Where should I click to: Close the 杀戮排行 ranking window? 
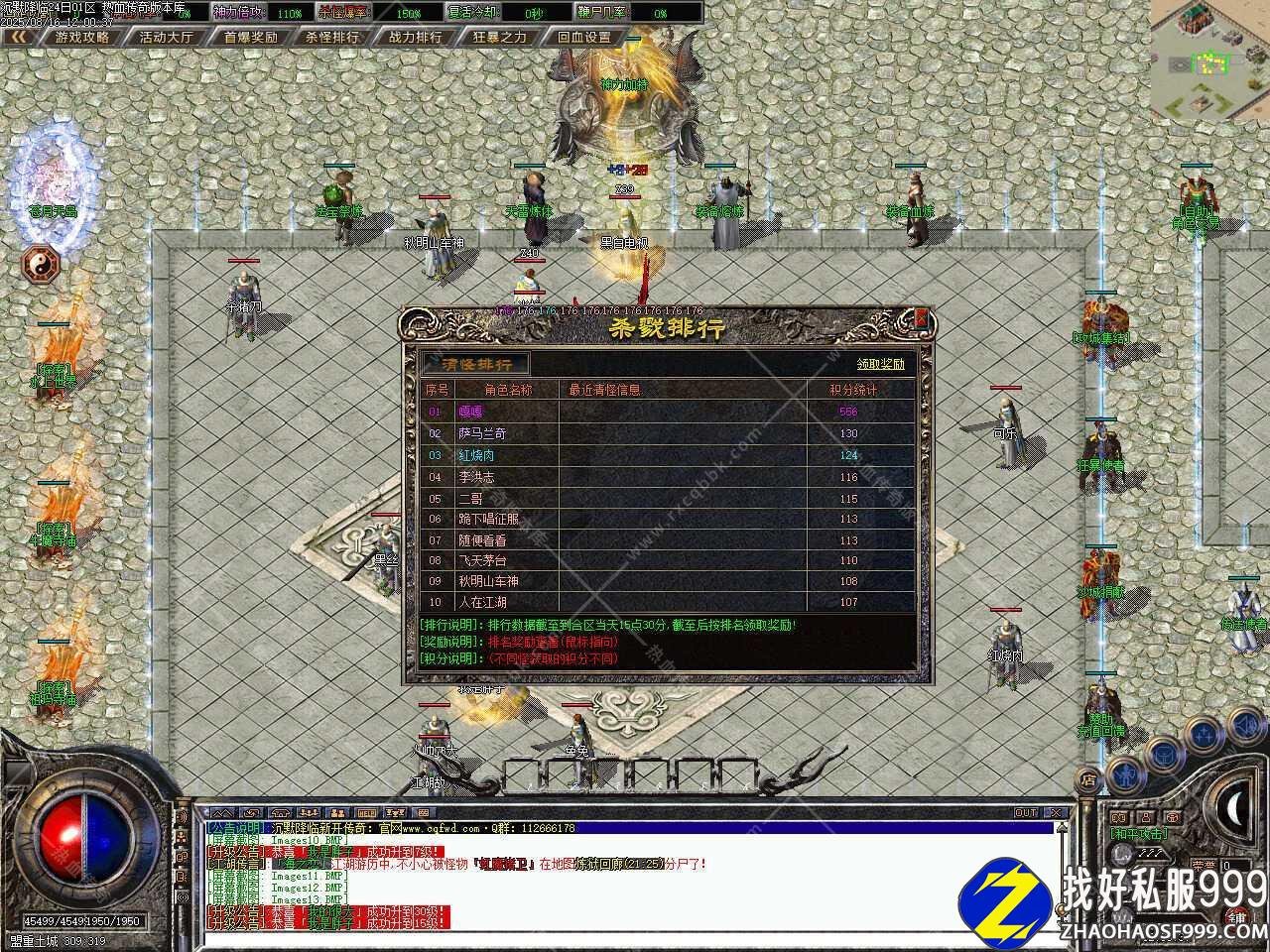pos(922,318)
